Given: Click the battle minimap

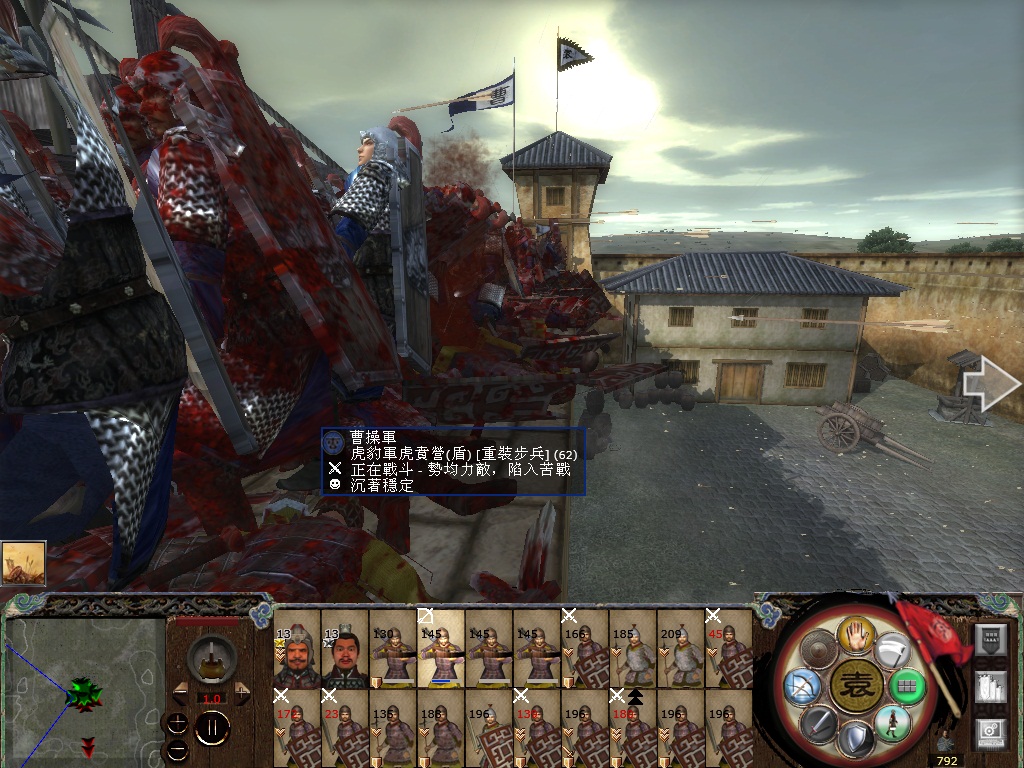Looking at the screenshot, I should tap(85, 690).
